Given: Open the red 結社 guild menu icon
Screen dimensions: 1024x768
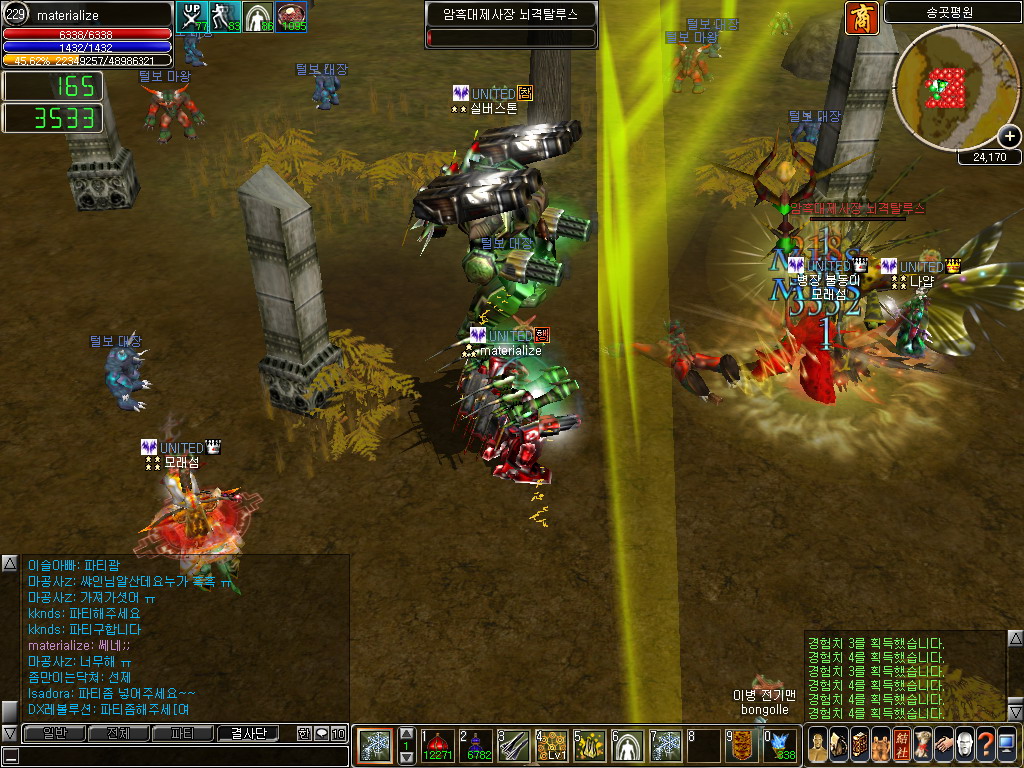Looking at the screenshot, I should coord(901,745).
